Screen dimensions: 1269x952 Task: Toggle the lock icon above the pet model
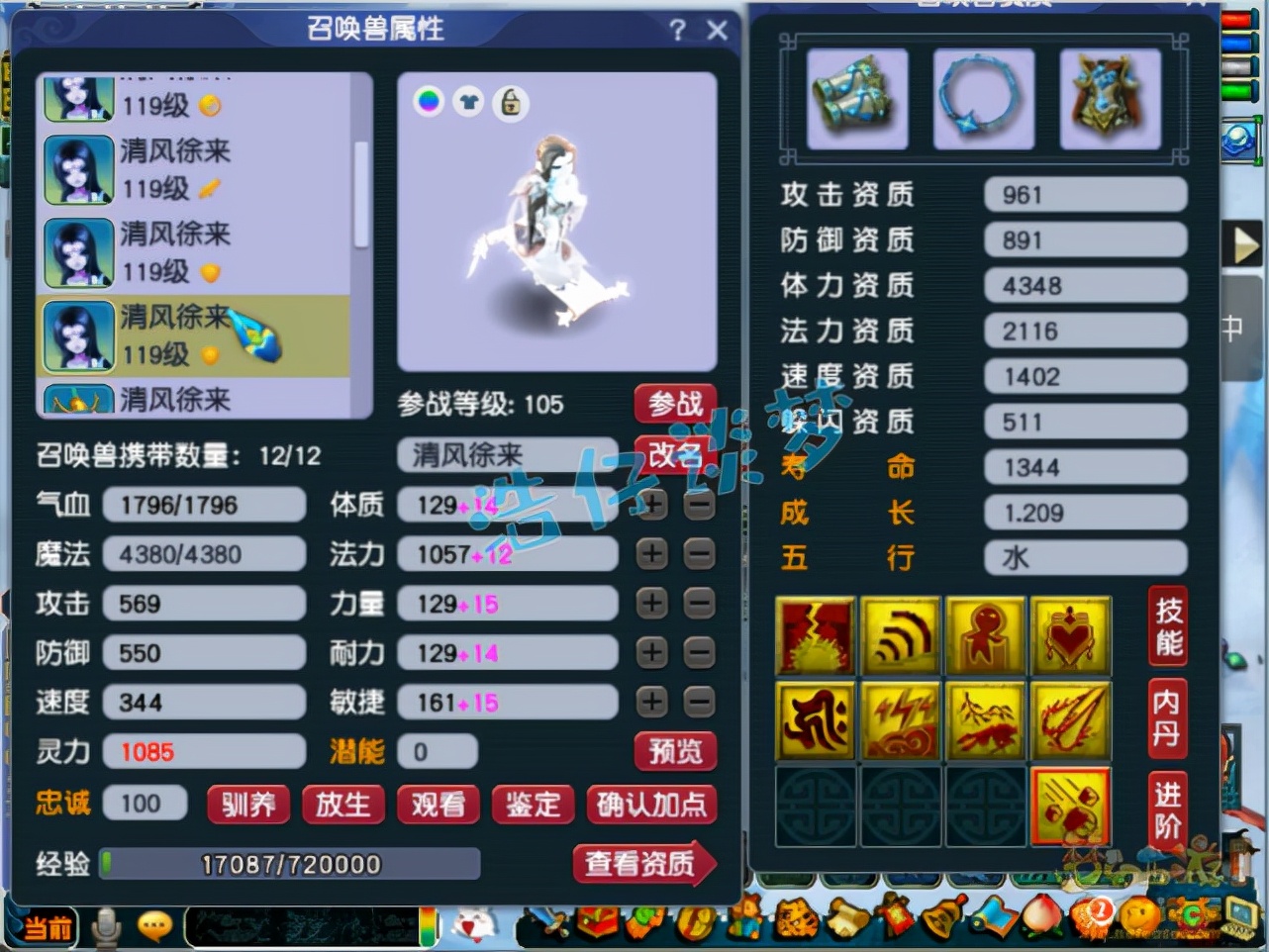tap(510, 102)
